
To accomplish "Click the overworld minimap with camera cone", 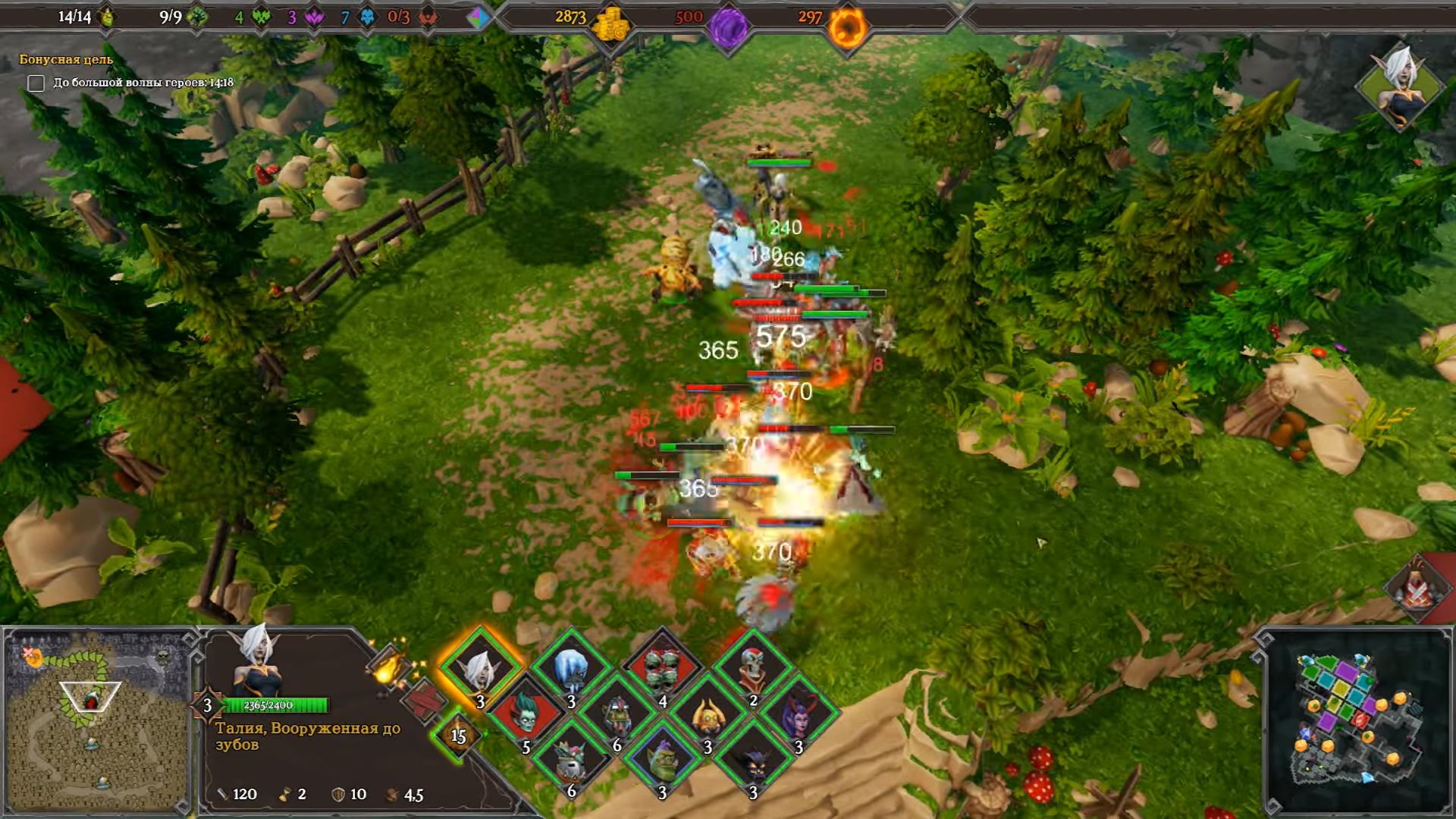I will pyautogui.click(x=96, y=720).
